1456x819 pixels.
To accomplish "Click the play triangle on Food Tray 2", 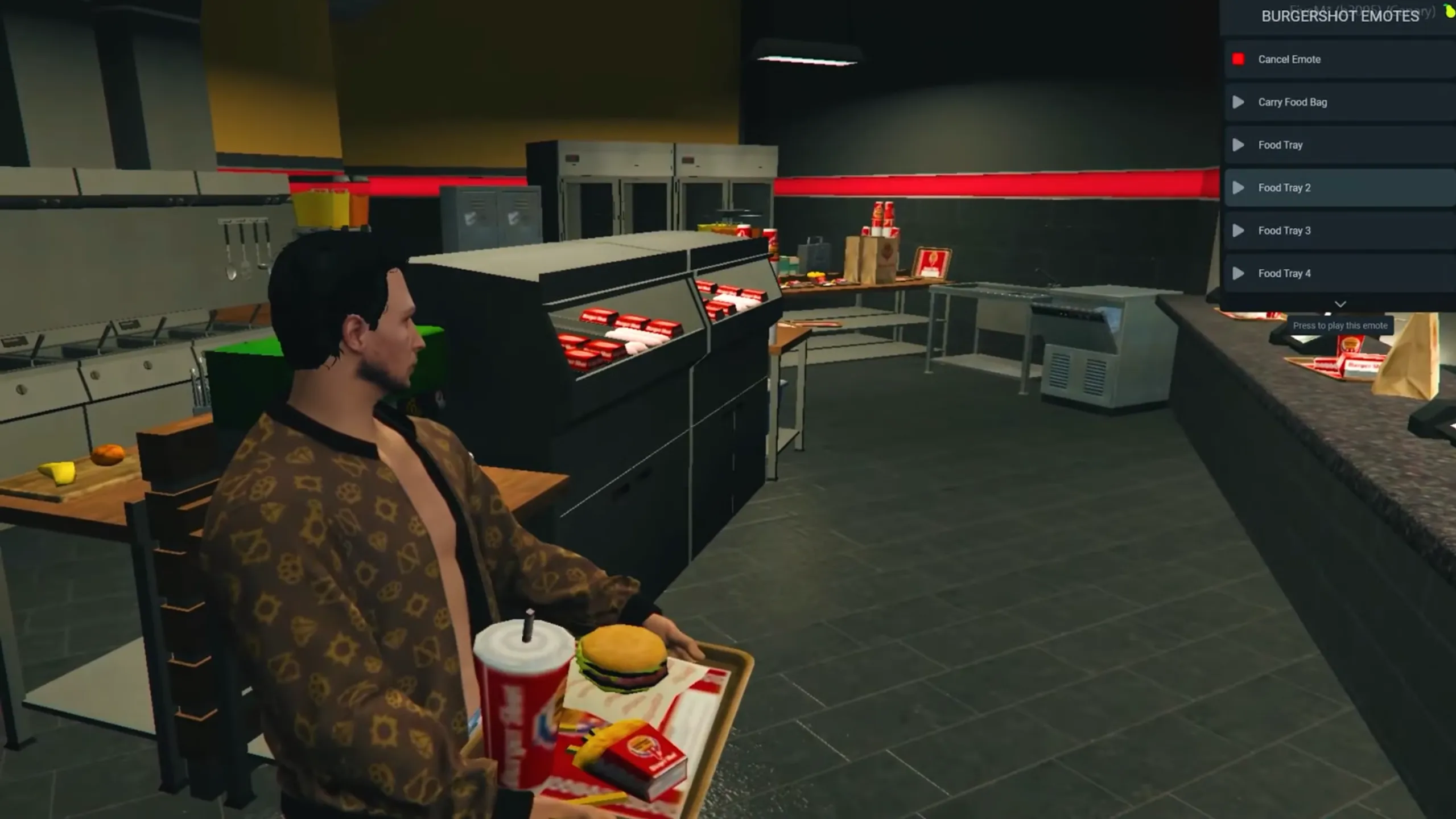I will tap(1239, 188).
